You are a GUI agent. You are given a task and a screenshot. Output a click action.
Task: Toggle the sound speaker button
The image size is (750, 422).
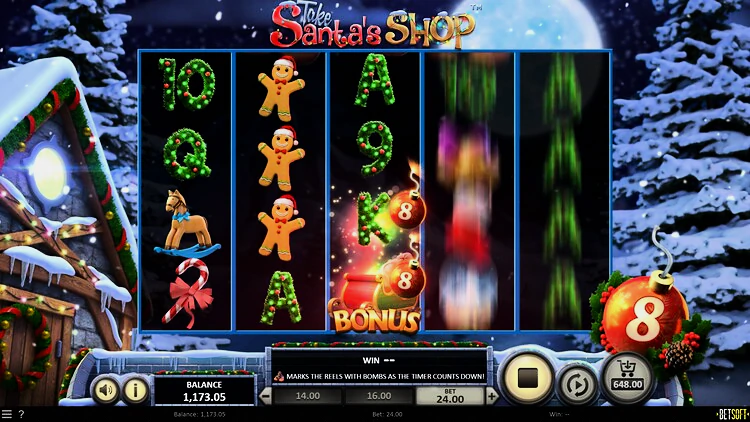(x=104, y=389)
